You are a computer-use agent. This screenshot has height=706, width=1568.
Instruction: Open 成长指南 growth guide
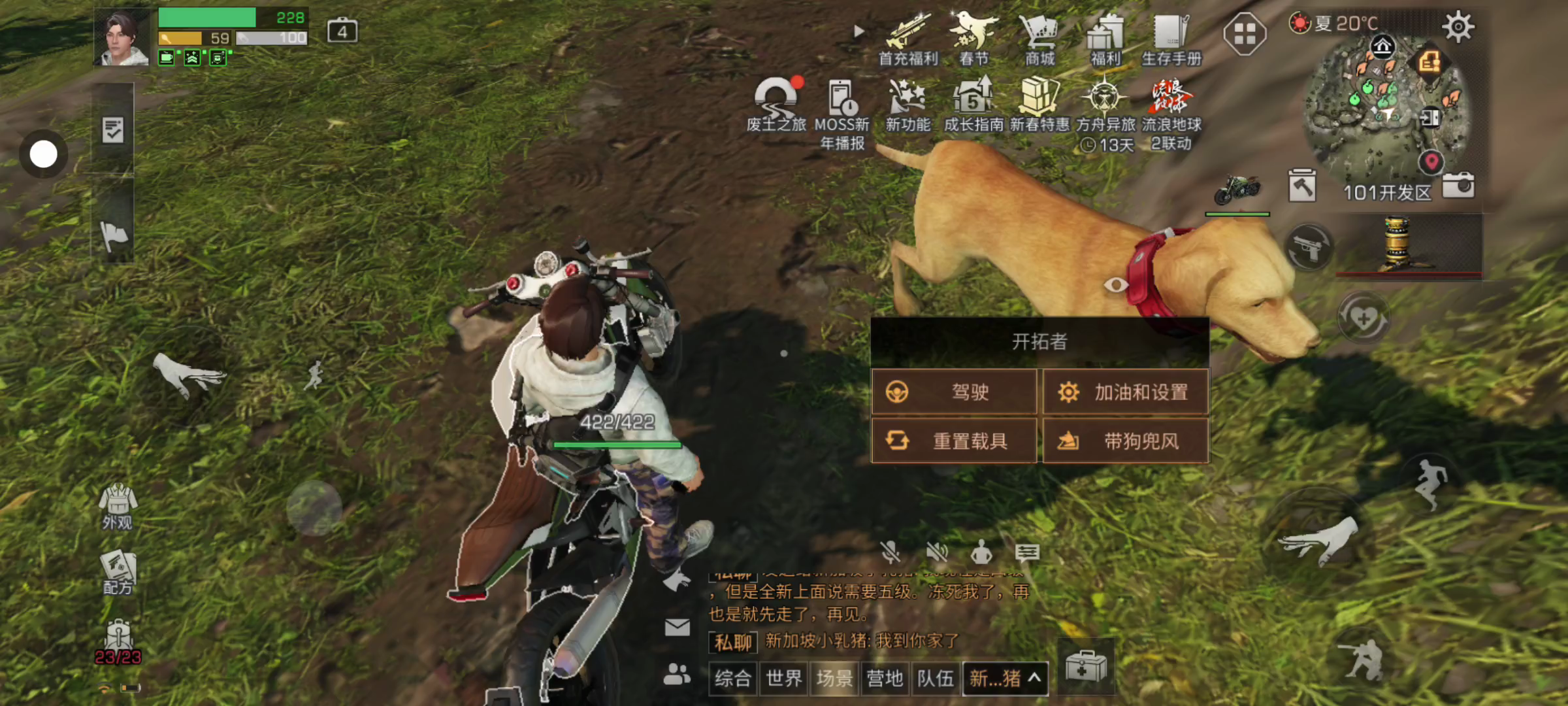click(973, 105)
